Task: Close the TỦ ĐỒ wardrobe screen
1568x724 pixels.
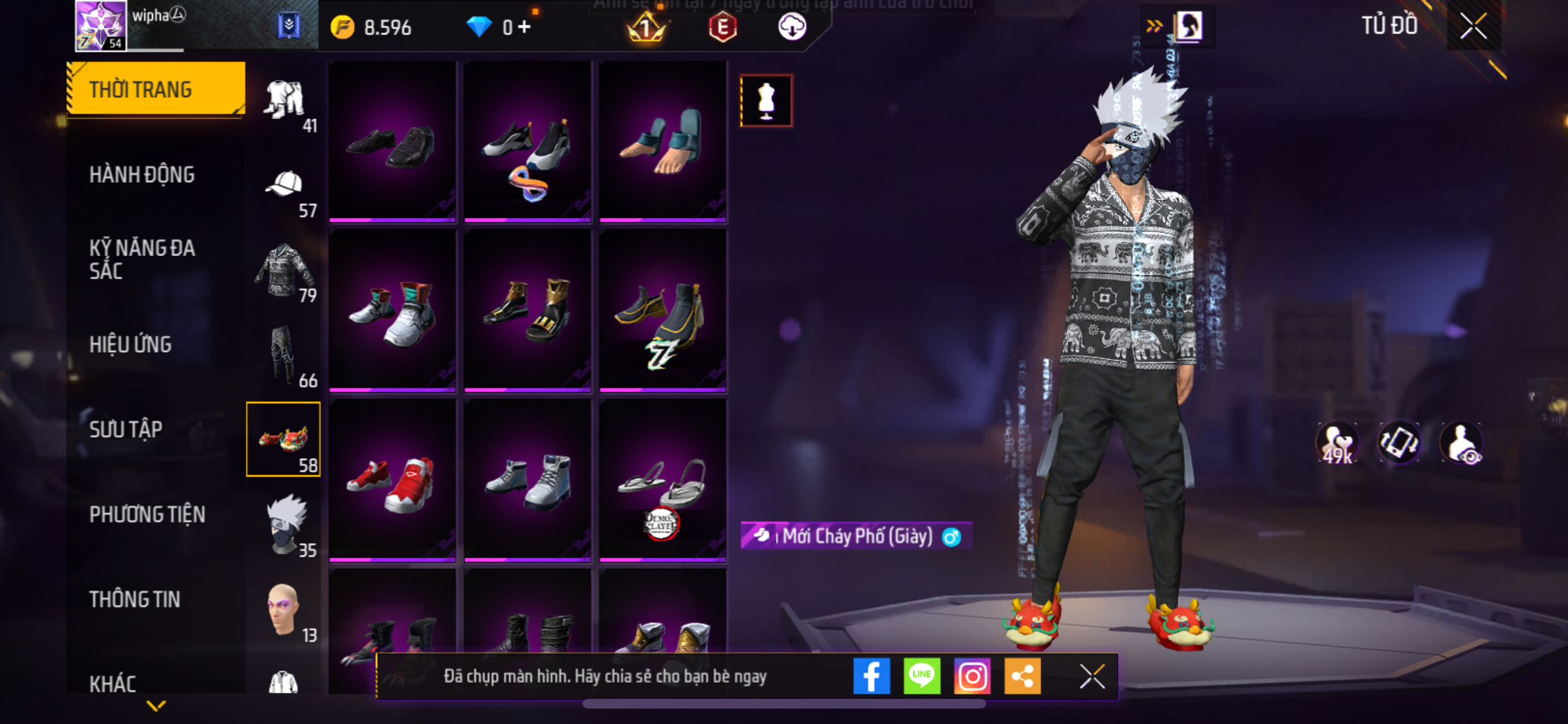Action: pyautogui.click(x=1473, y=26)
